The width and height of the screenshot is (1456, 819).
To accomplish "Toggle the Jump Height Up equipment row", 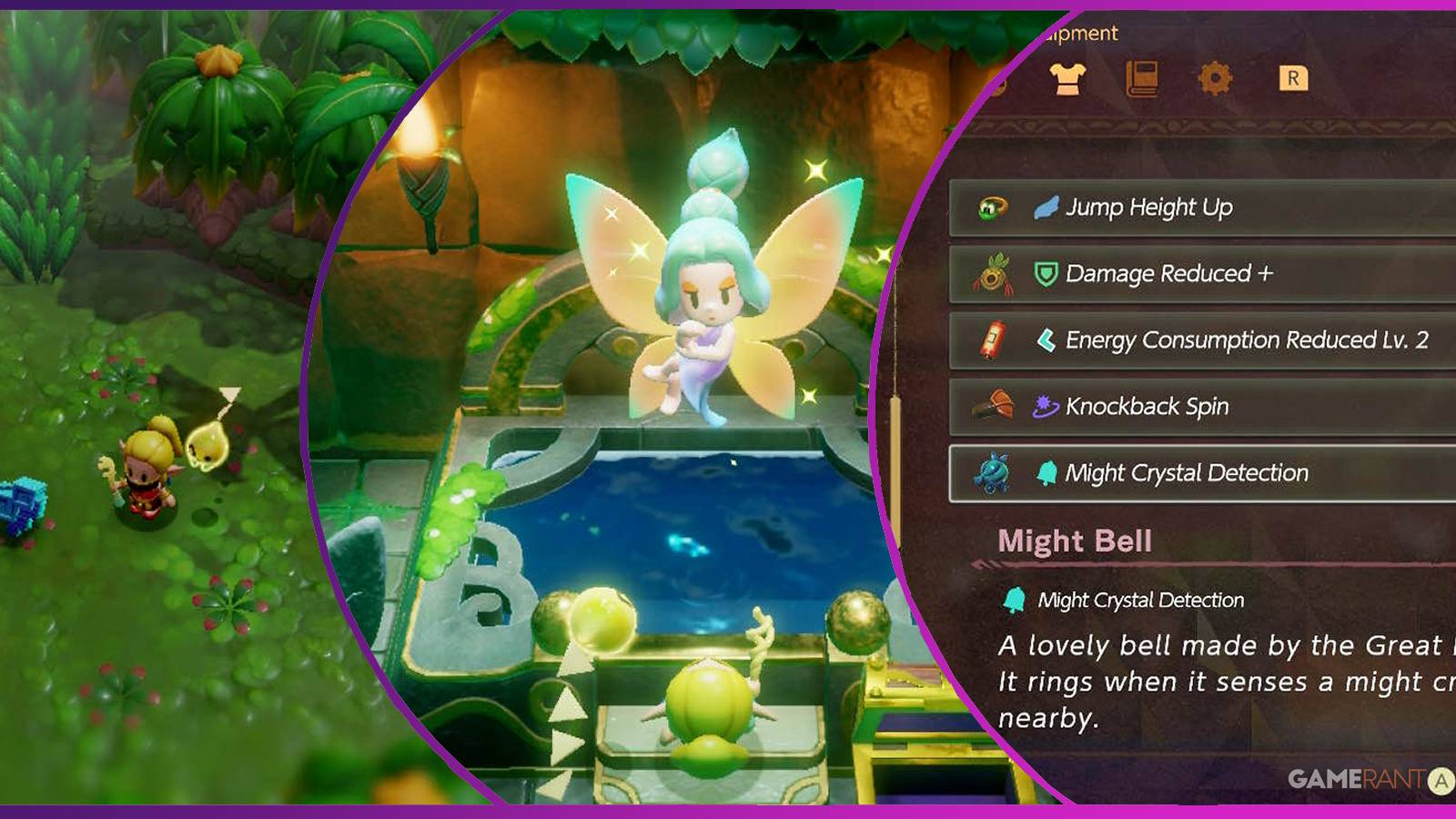I will point(1183,207).
